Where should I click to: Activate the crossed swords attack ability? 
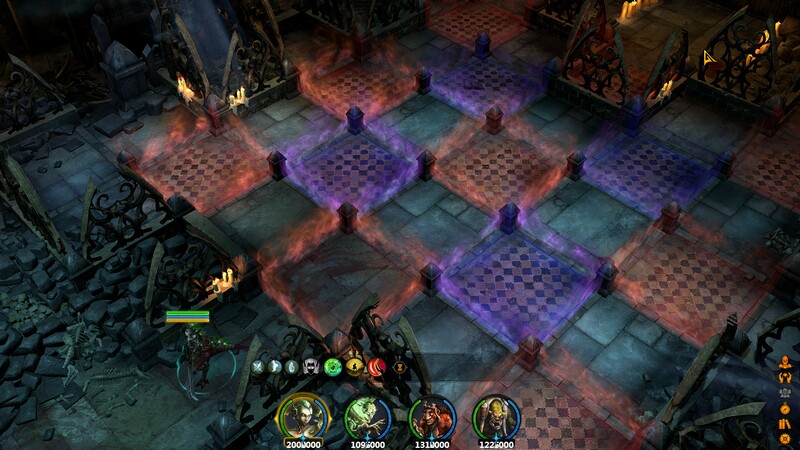(x=257, y=367)
